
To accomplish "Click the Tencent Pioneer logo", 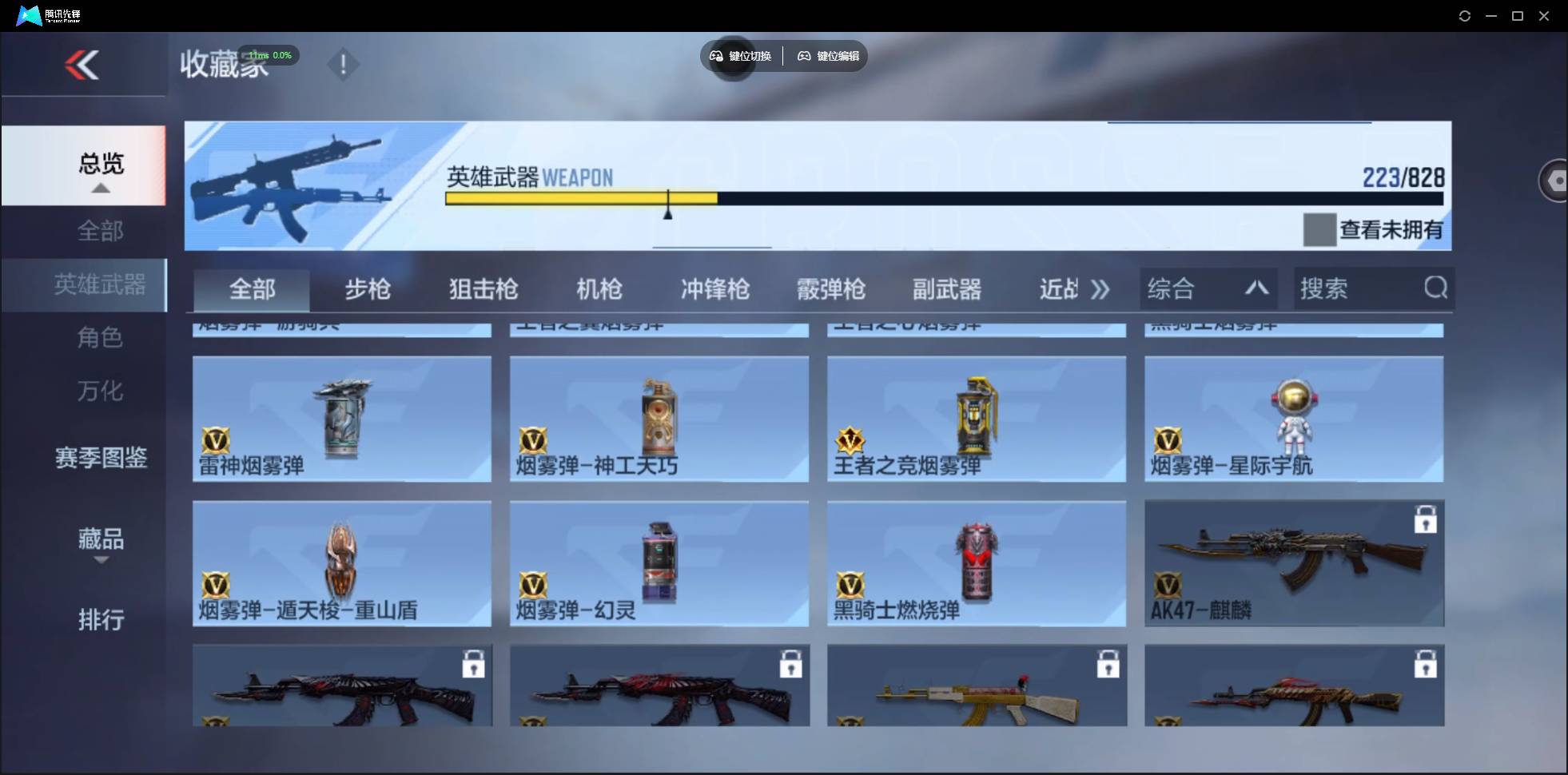I will coord(28,14).
